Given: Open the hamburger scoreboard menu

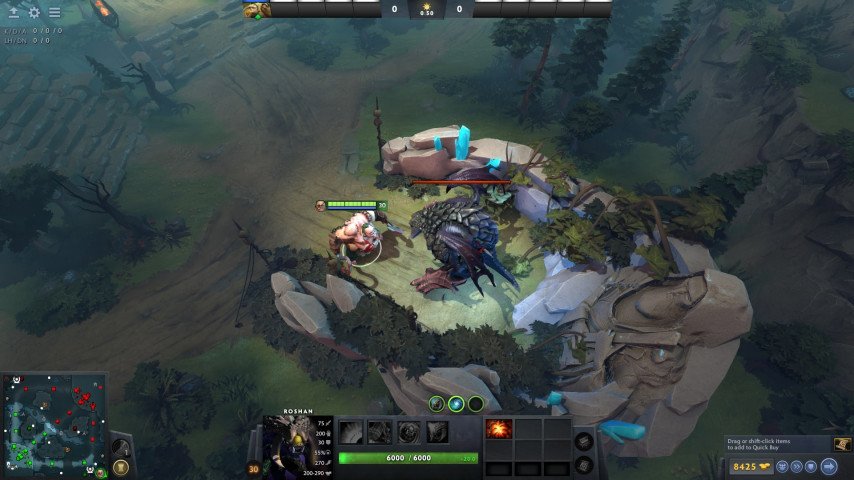Looking at the screenshot, I should point(54,13).
